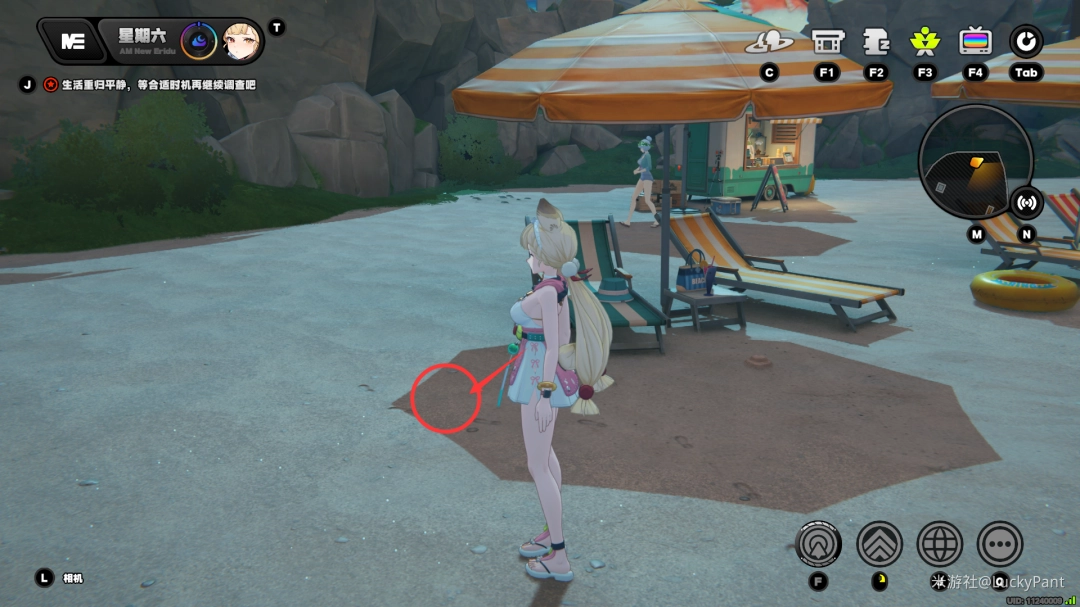Open the storefront icon menu

827,42
